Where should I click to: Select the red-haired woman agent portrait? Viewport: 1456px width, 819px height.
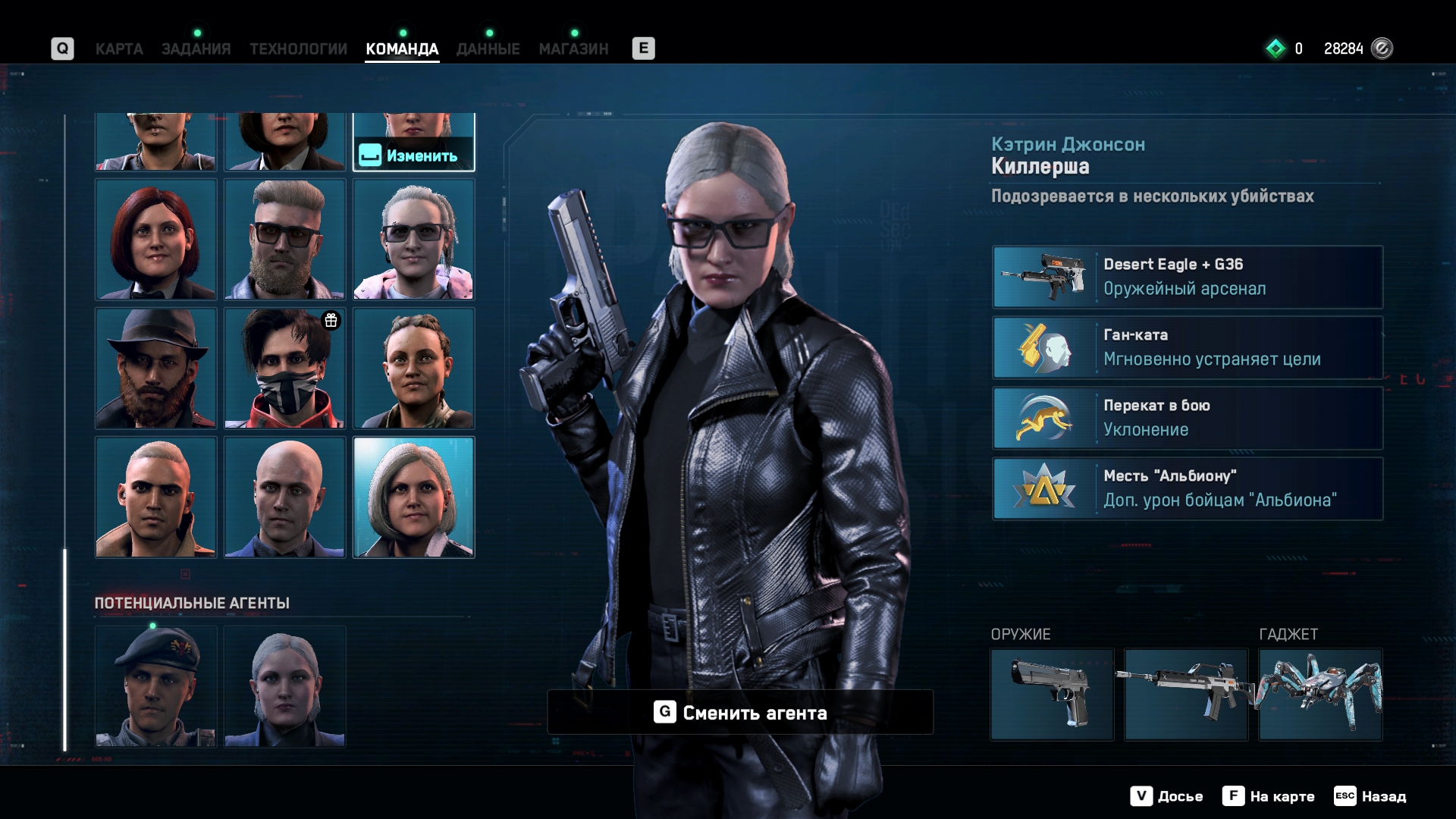[x=155, y=240]
